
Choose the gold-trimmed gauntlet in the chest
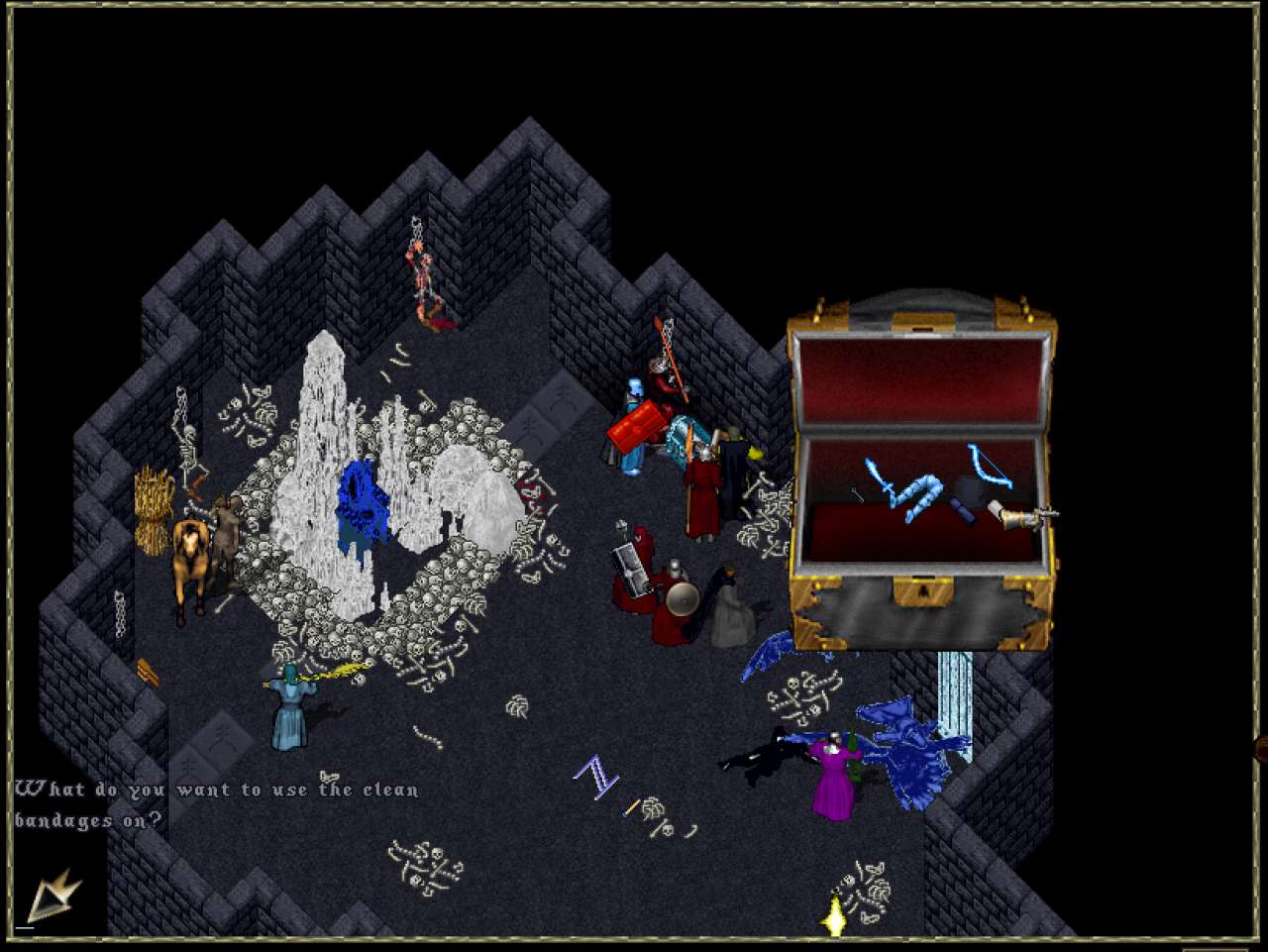(1017, 514)
